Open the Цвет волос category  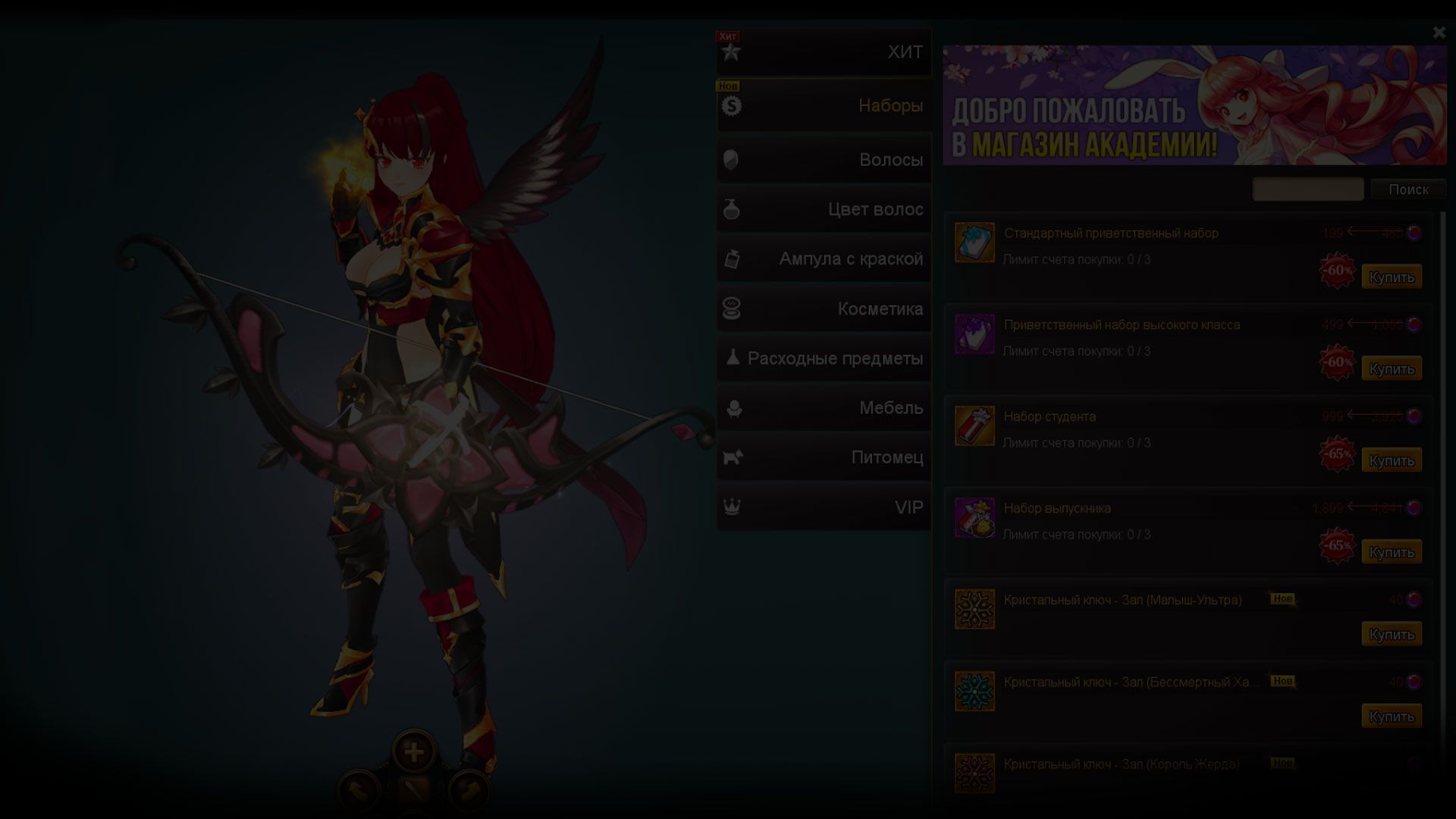click(x=824, y=209)
